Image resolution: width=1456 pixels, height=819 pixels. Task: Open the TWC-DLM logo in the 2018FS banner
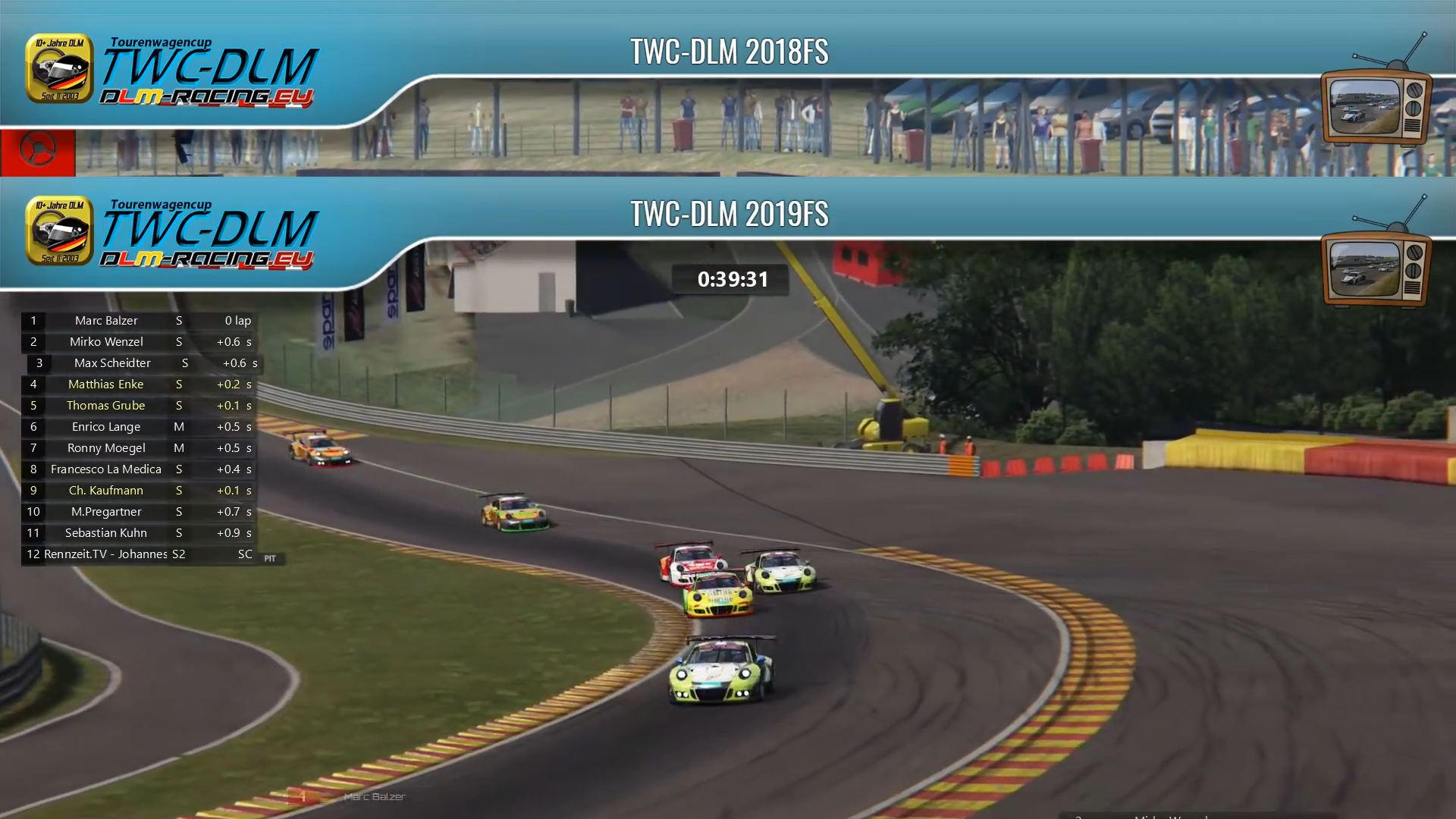click(x=172, y=71)
